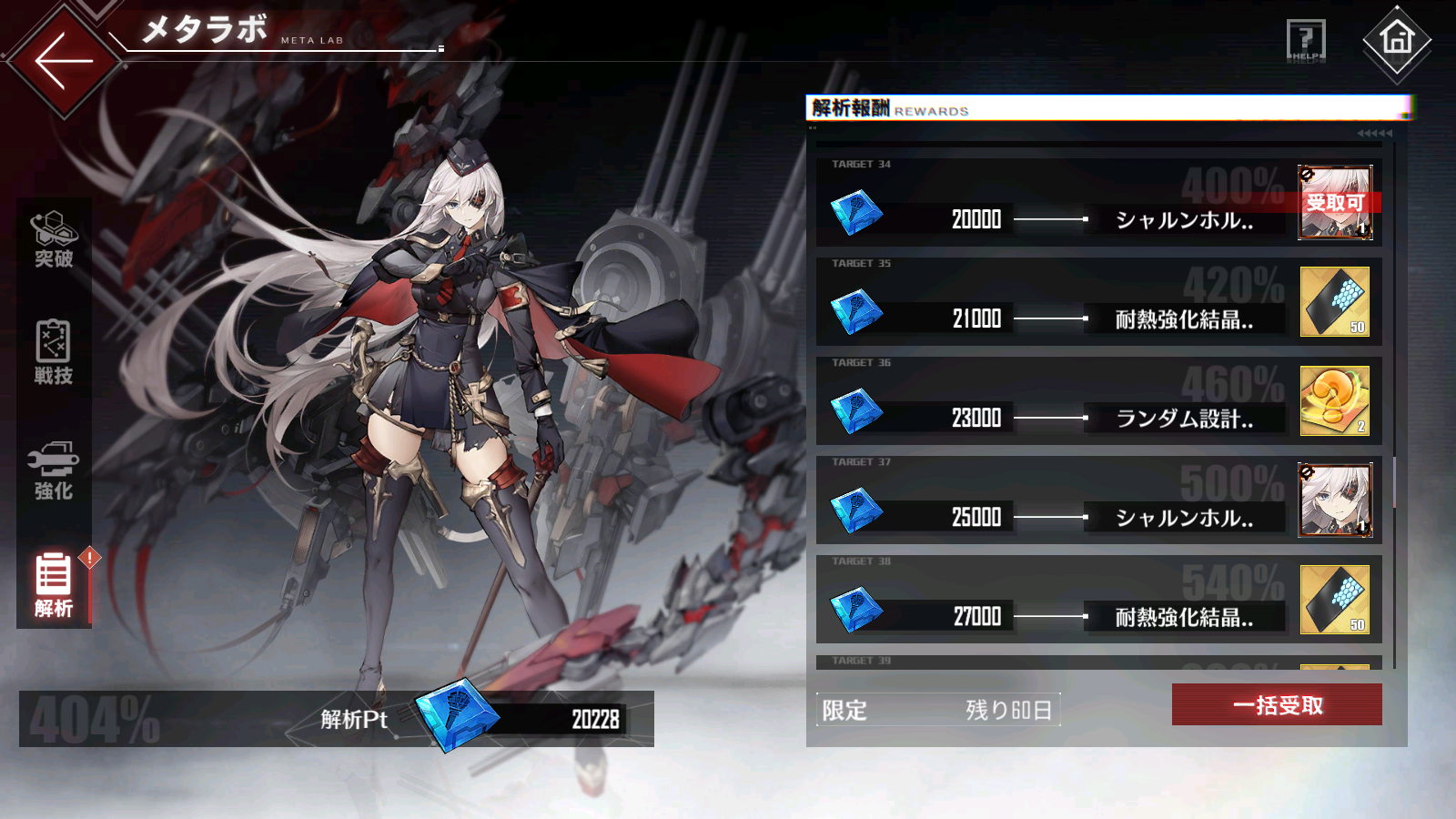
Task: Click the 耐熱強化結晶 reward thumbnail on TARGET 35
Action: 1334,300
